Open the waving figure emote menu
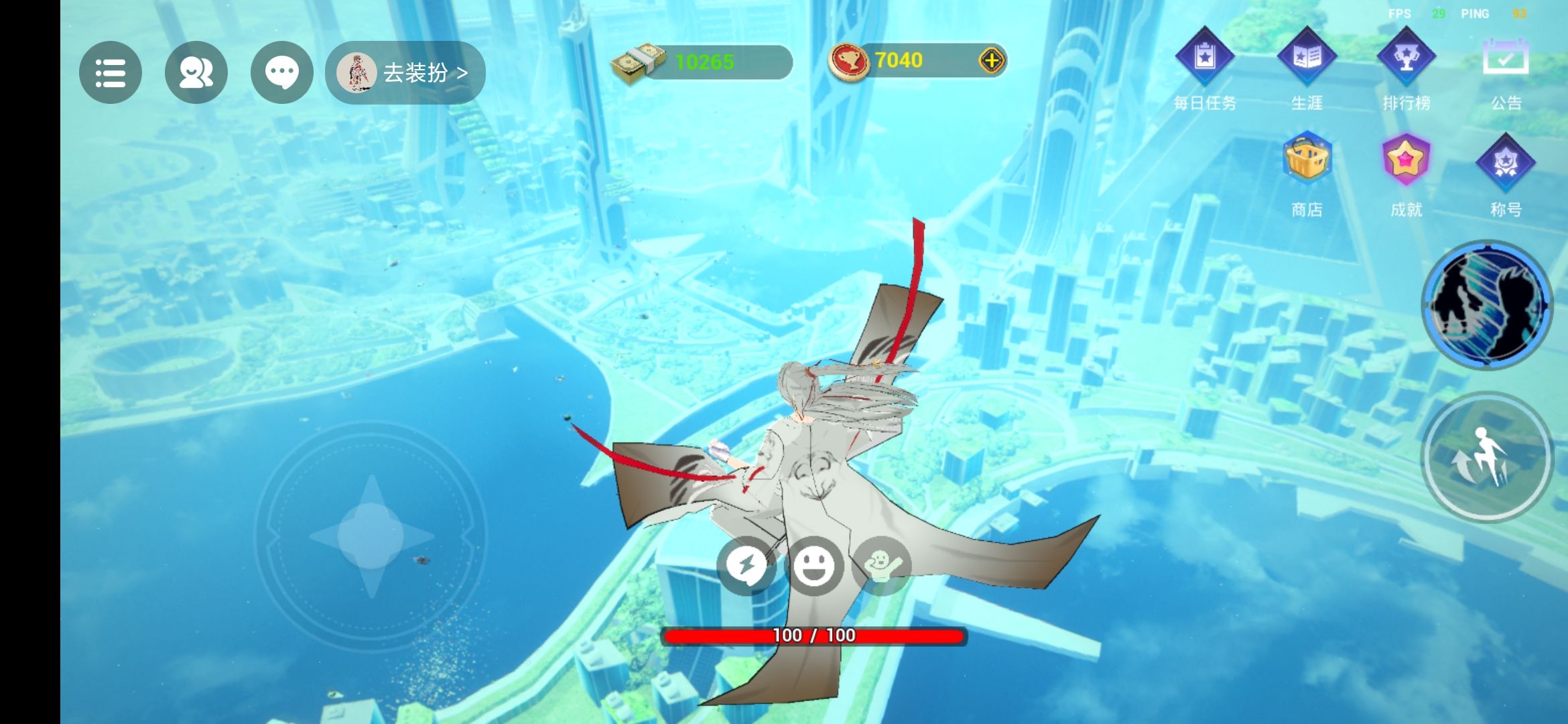 point(883,565)
